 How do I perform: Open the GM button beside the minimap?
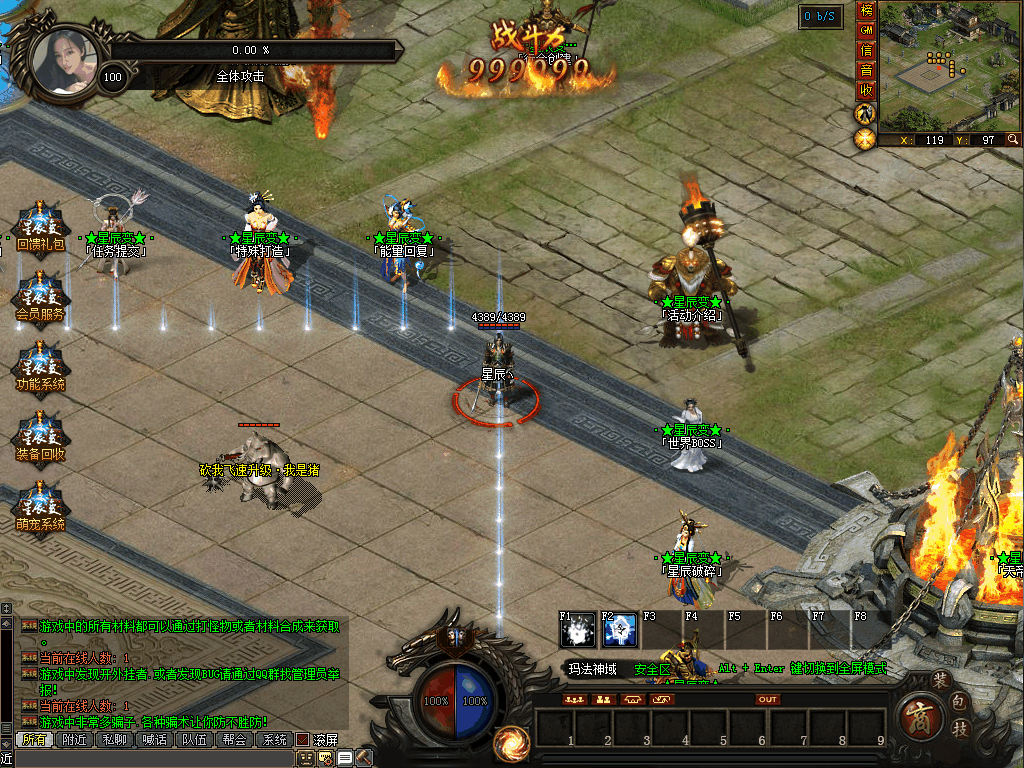[867, 31]
